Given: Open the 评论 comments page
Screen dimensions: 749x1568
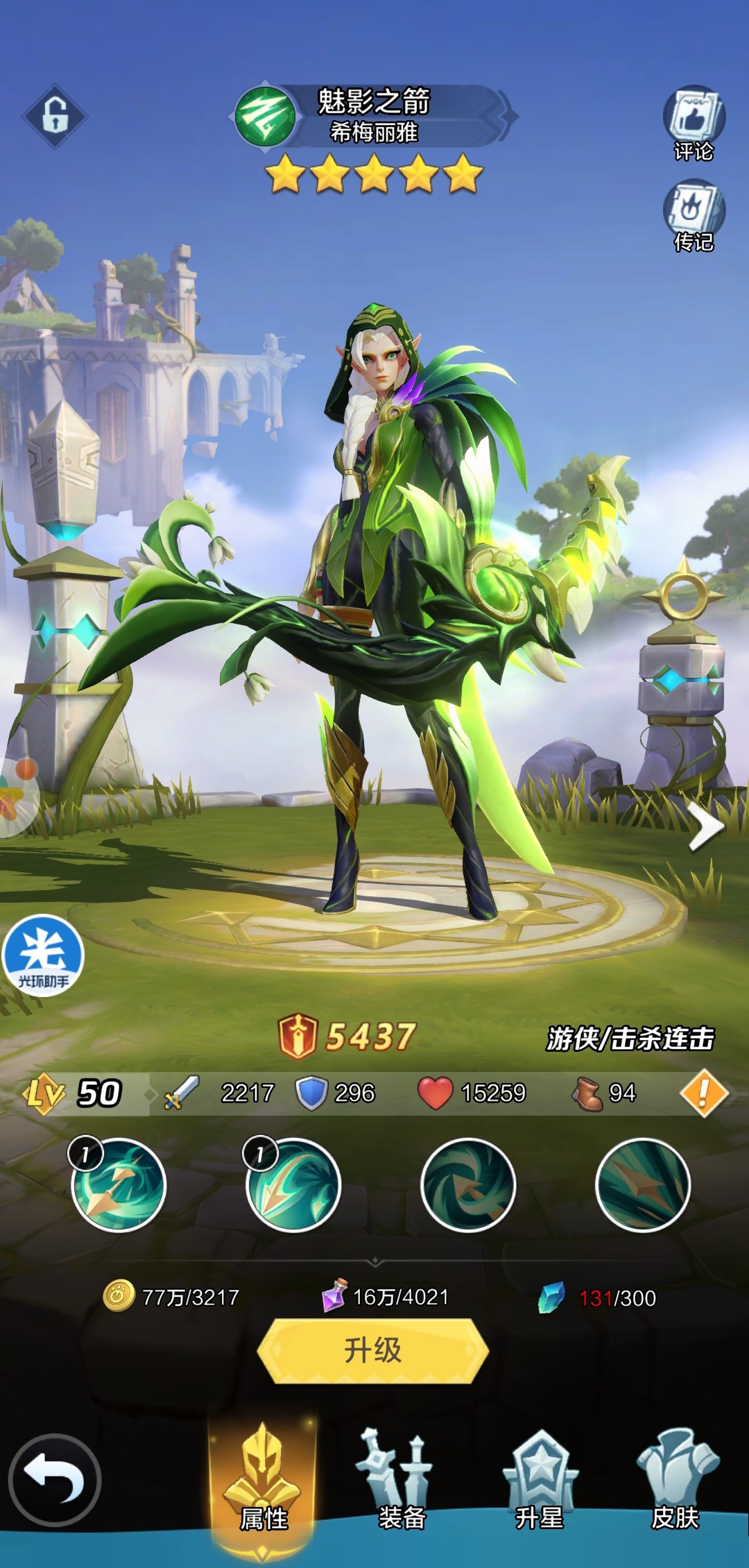Looking at the screenshot, I should [x=694, y=123].
